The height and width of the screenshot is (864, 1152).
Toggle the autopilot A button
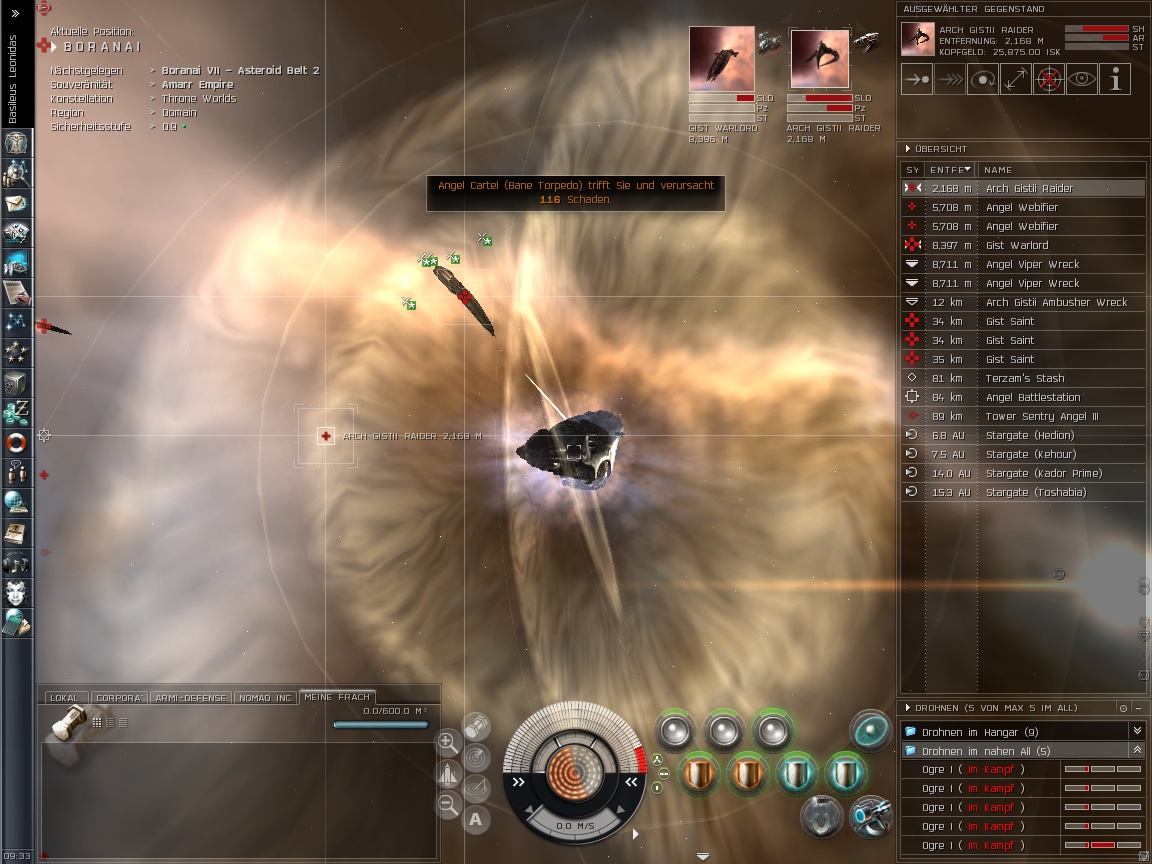tap(475, 820)
